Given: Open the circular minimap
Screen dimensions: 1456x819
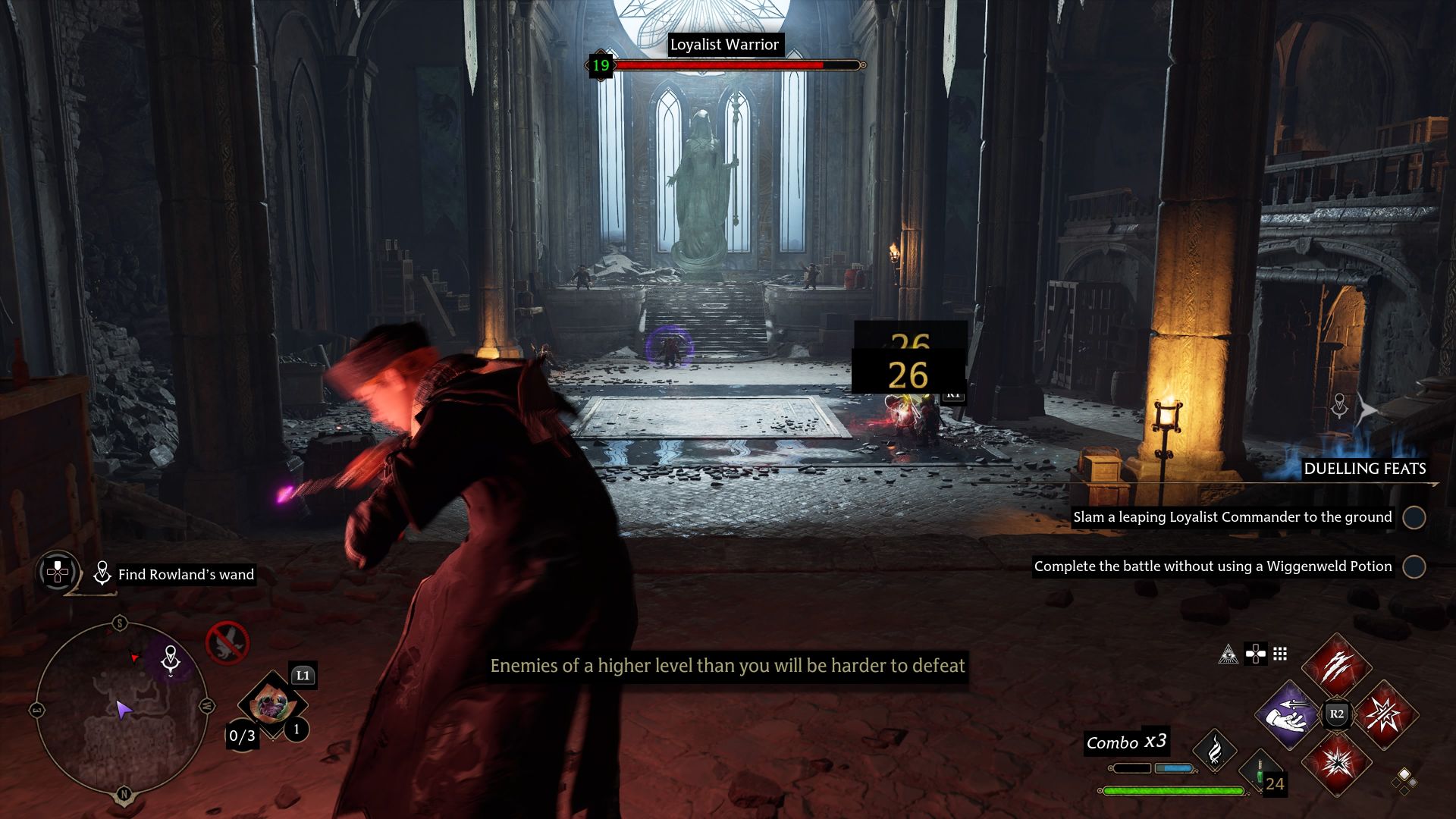Looking at the screenshot, I should pyautogui.click(x=122, y=709).
